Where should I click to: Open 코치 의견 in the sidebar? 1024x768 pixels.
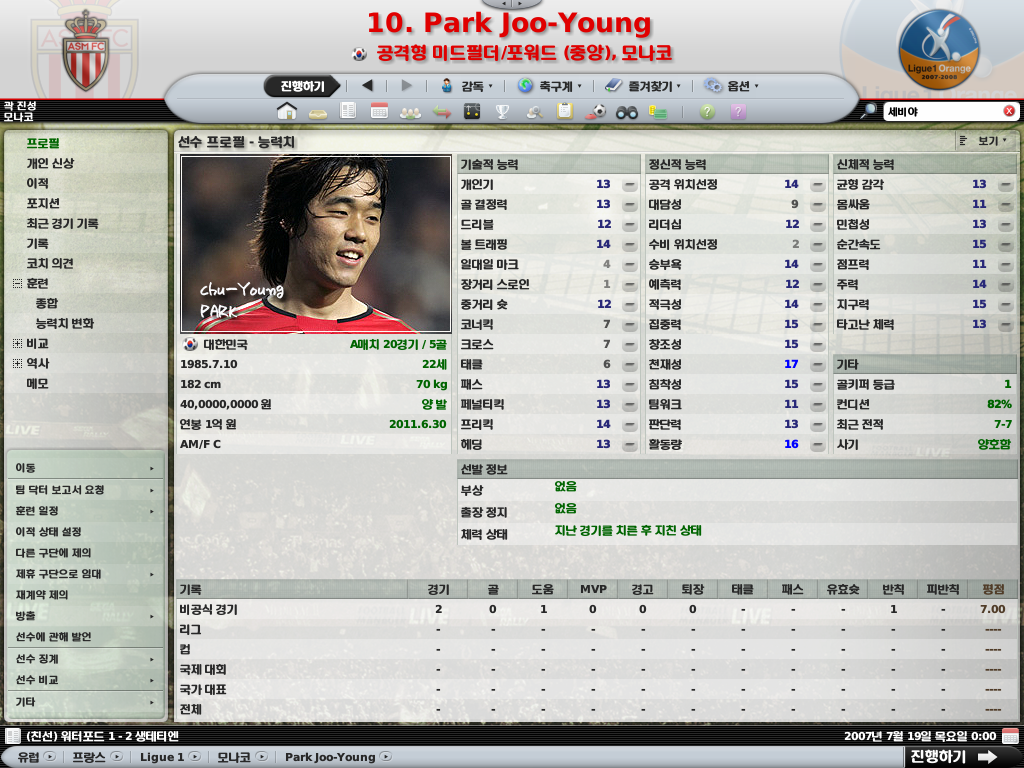coord(50,263)
